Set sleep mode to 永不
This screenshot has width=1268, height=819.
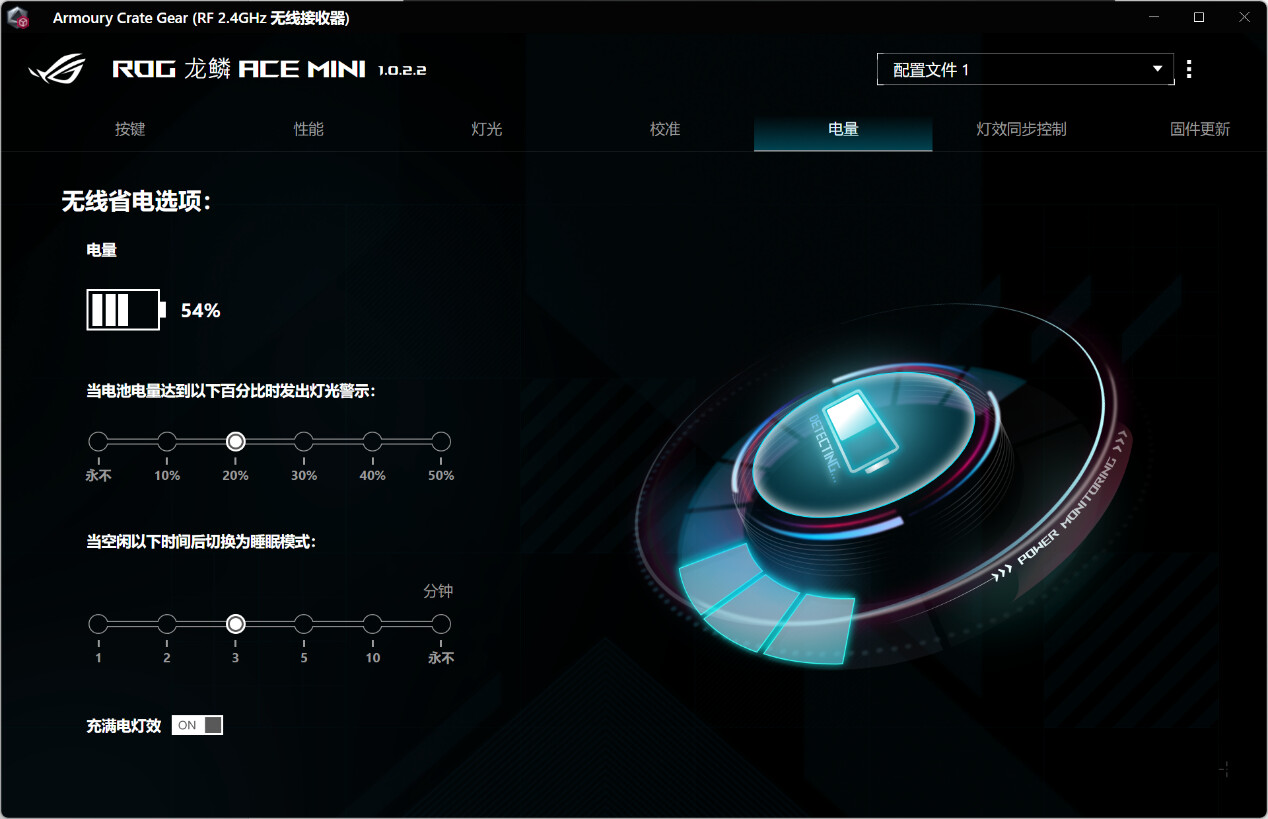(441, 624)
